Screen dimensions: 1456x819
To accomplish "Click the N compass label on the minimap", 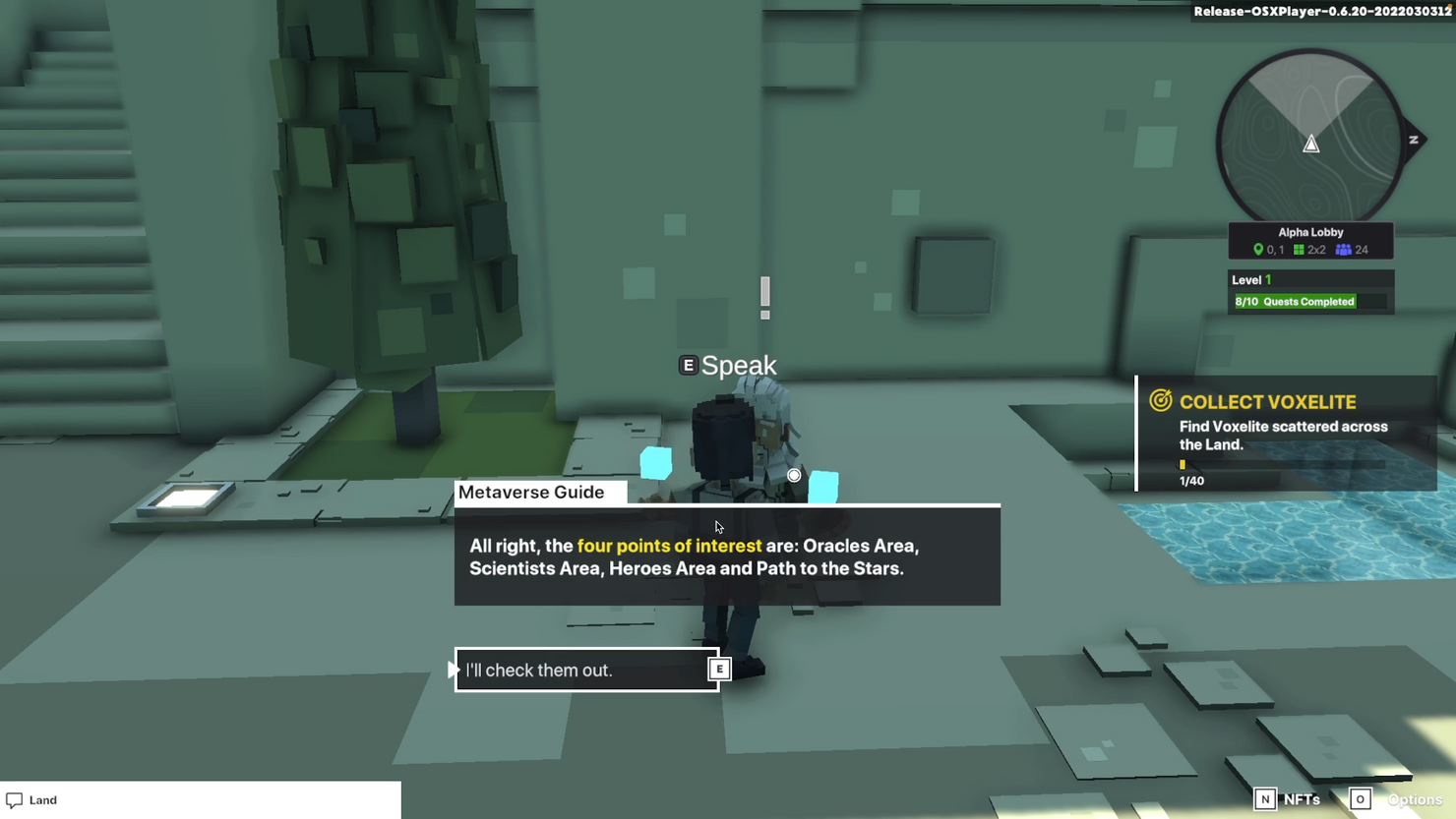I will pos(1414,139).
